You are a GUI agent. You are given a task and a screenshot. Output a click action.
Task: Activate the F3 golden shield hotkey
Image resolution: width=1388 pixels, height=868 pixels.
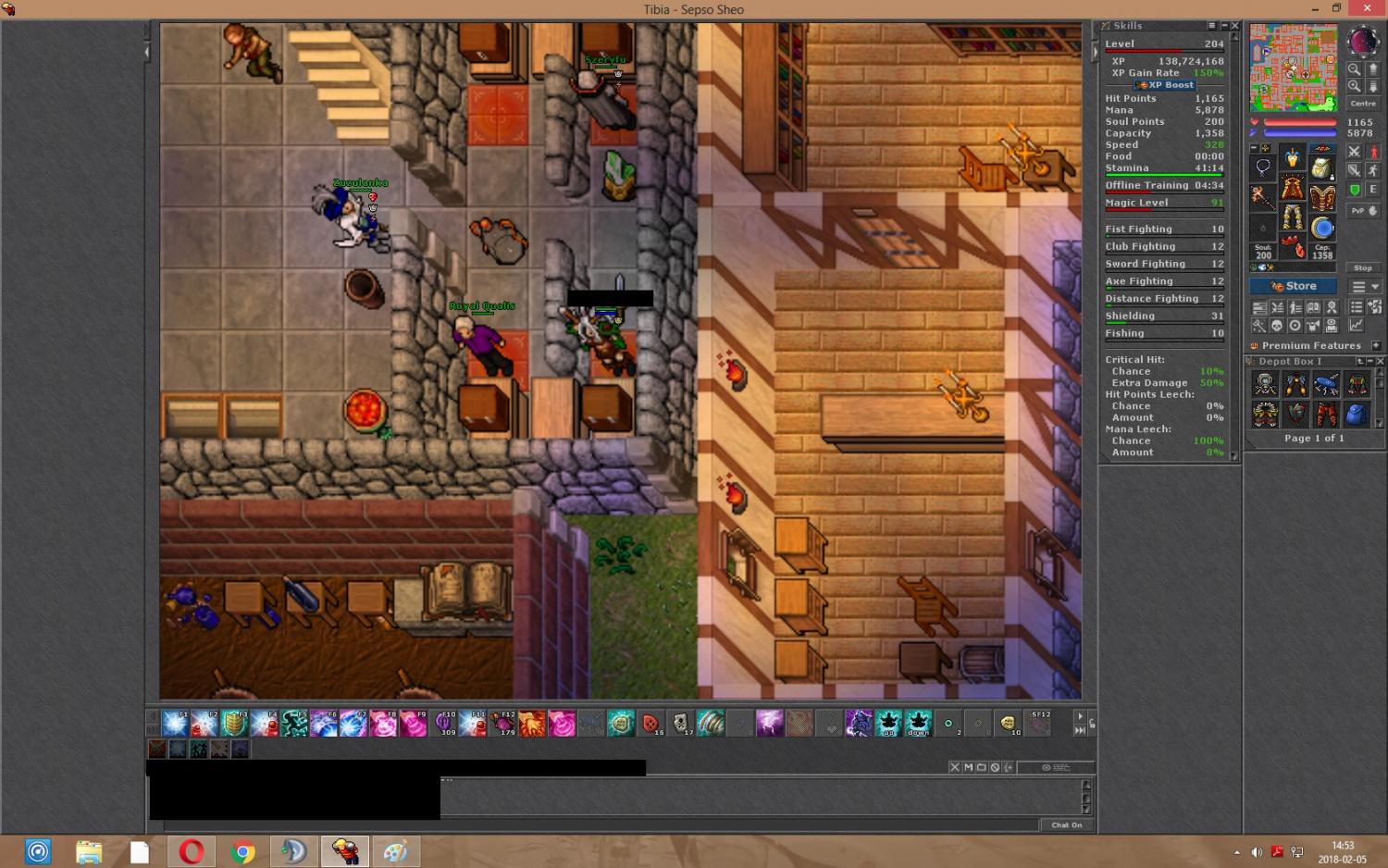[x=234, y=723]
